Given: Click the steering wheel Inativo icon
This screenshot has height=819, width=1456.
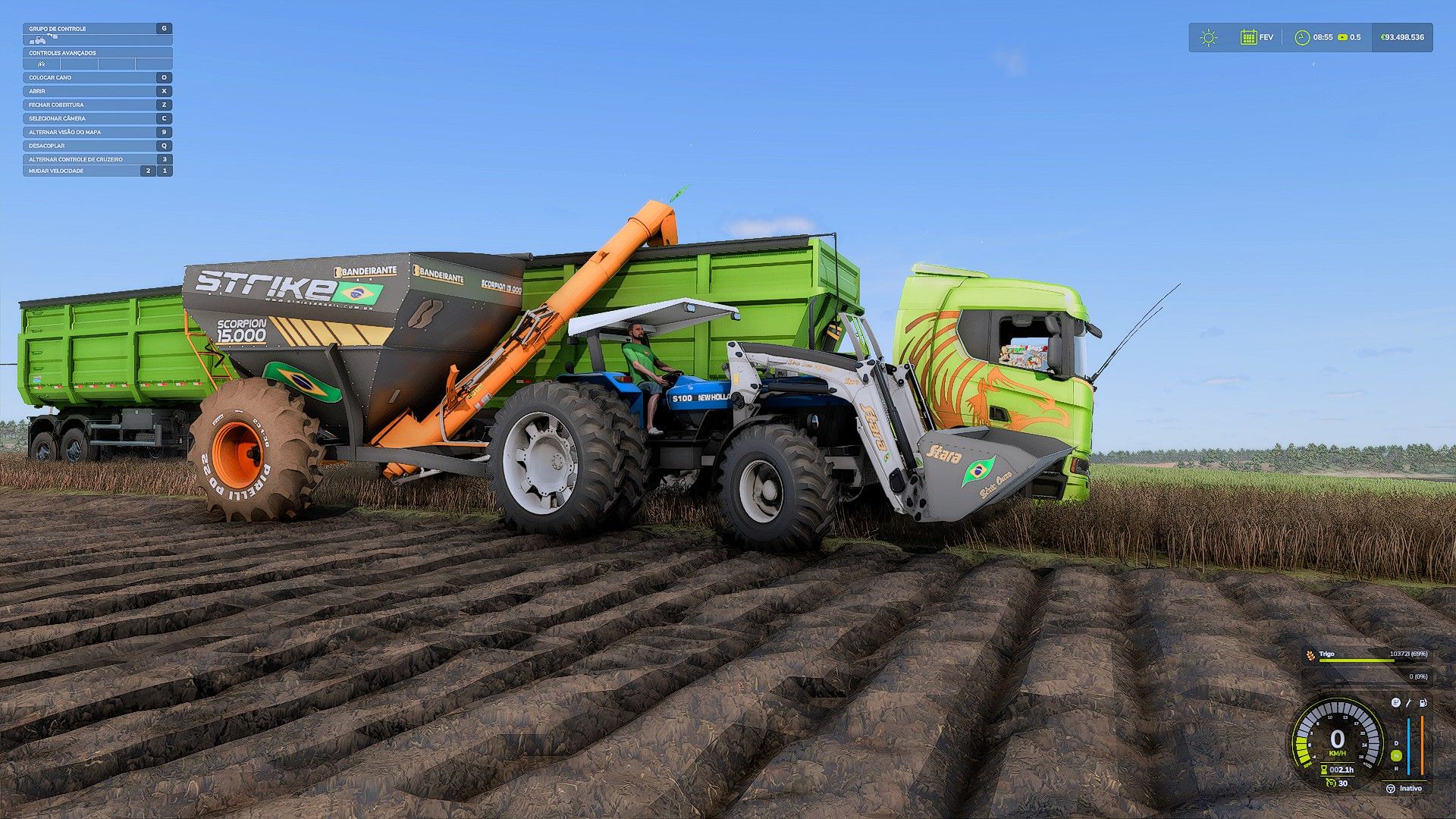Looking at the screenshot, I should 1390,789.
